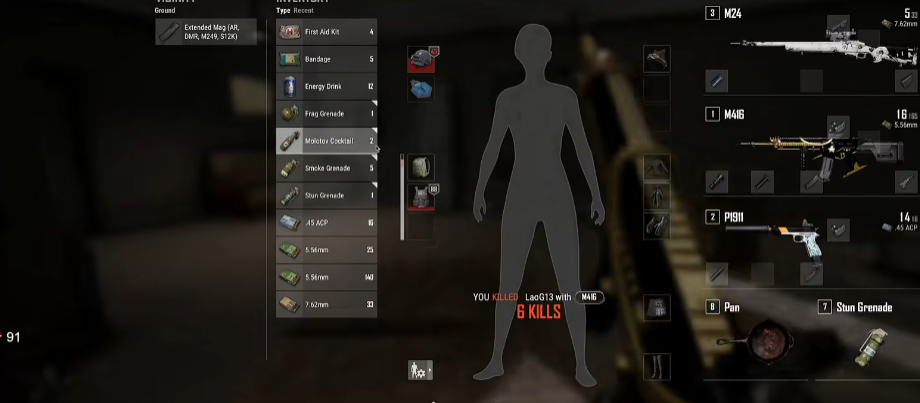Screen dimensions: 920x403
Task: Select the 7.62mm ammo stack
Action: coord(326,304)
